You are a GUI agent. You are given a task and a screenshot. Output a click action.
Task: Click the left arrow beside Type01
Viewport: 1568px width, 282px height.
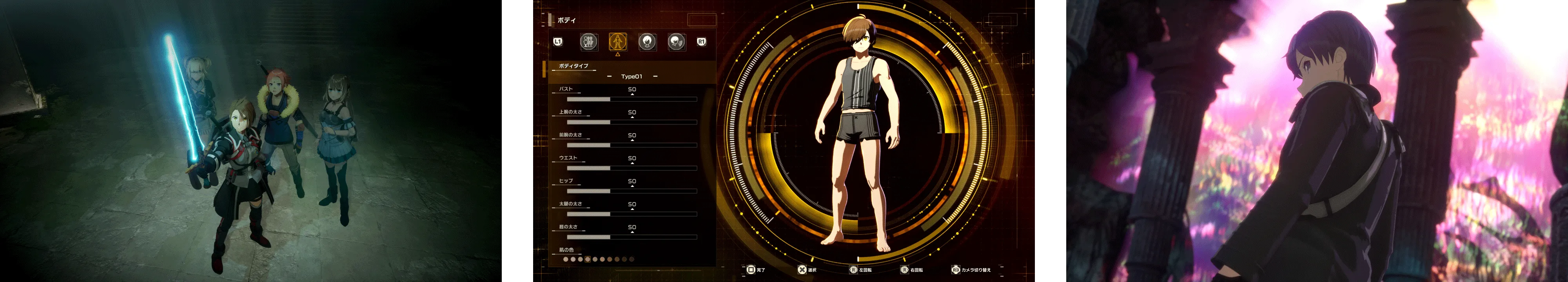click(x=609, y=77)
